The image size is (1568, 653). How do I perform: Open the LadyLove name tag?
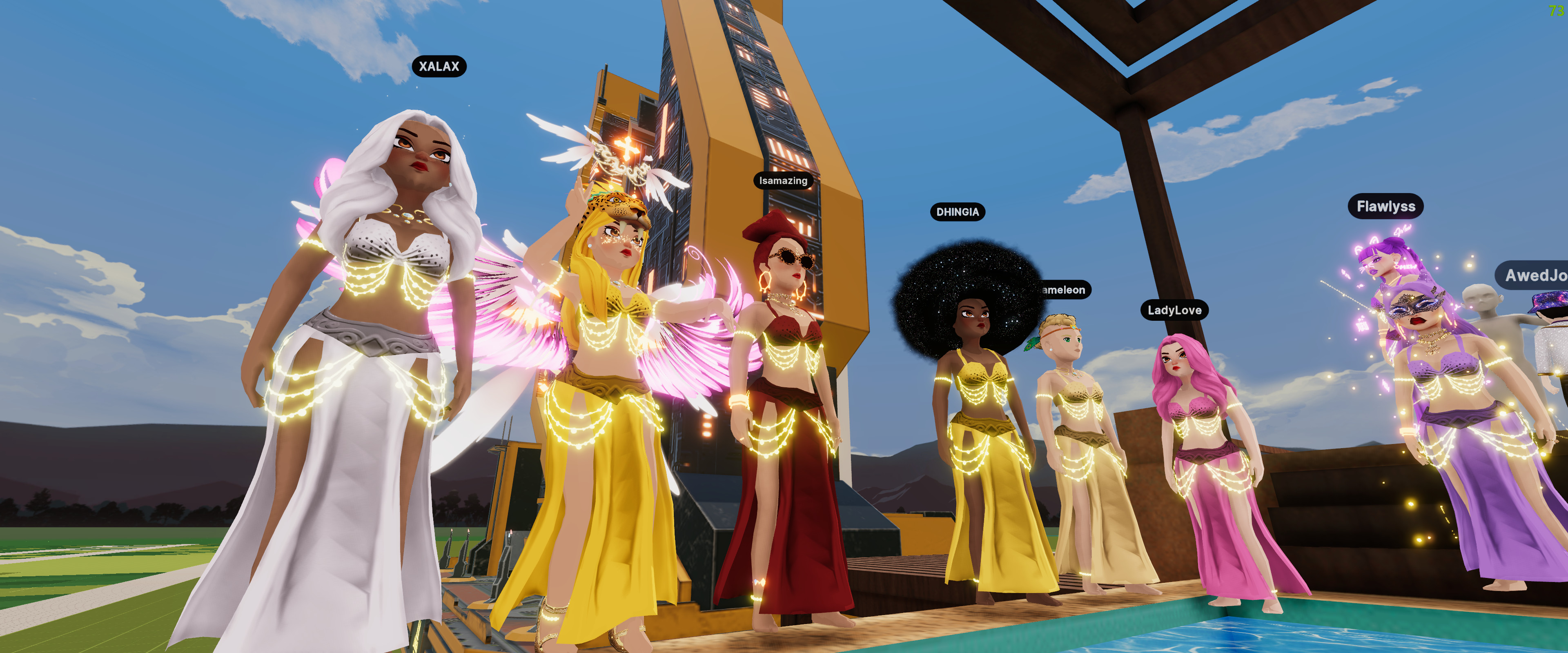1174,310
